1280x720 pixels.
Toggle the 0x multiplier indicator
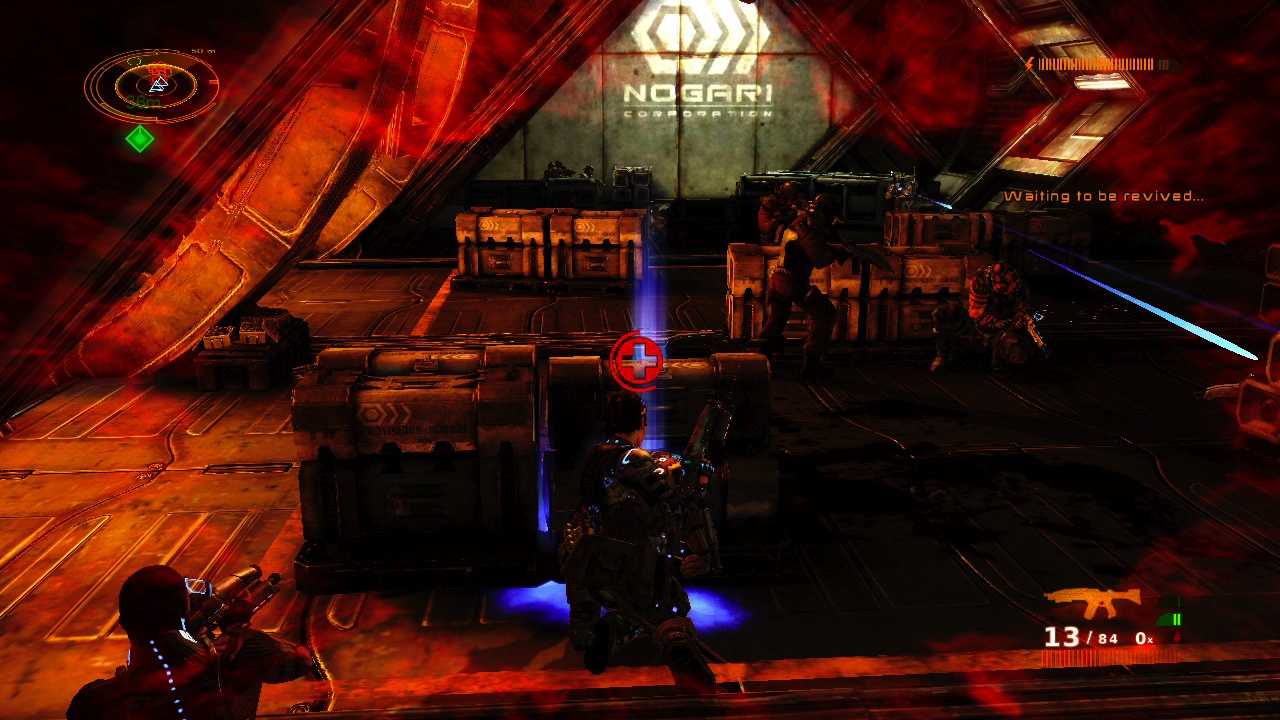coord(1142,638)
